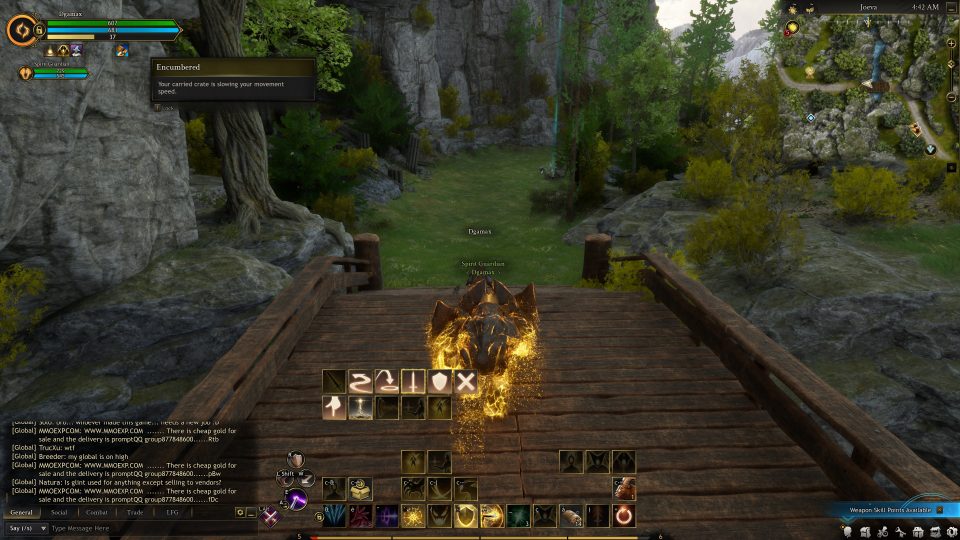Select the shield icon in the floating skill bar
The width and height of the screenshot is (960, 540).
point(439,381)
